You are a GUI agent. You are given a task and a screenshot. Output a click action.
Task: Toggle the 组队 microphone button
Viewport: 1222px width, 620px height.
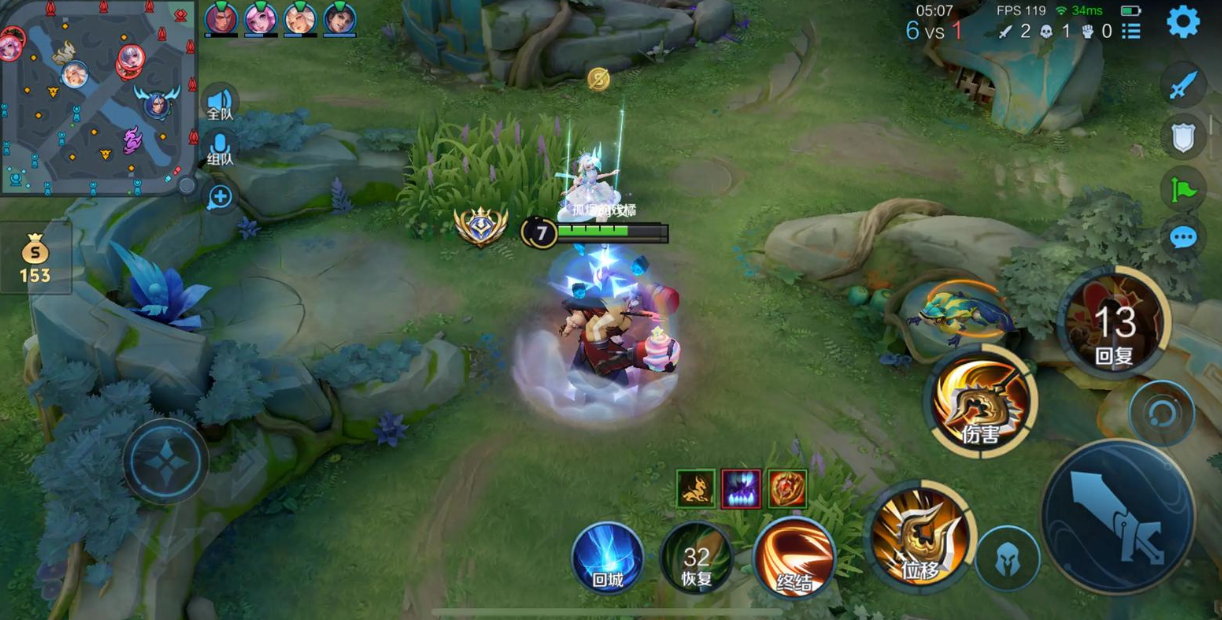(x=220, y=148)
